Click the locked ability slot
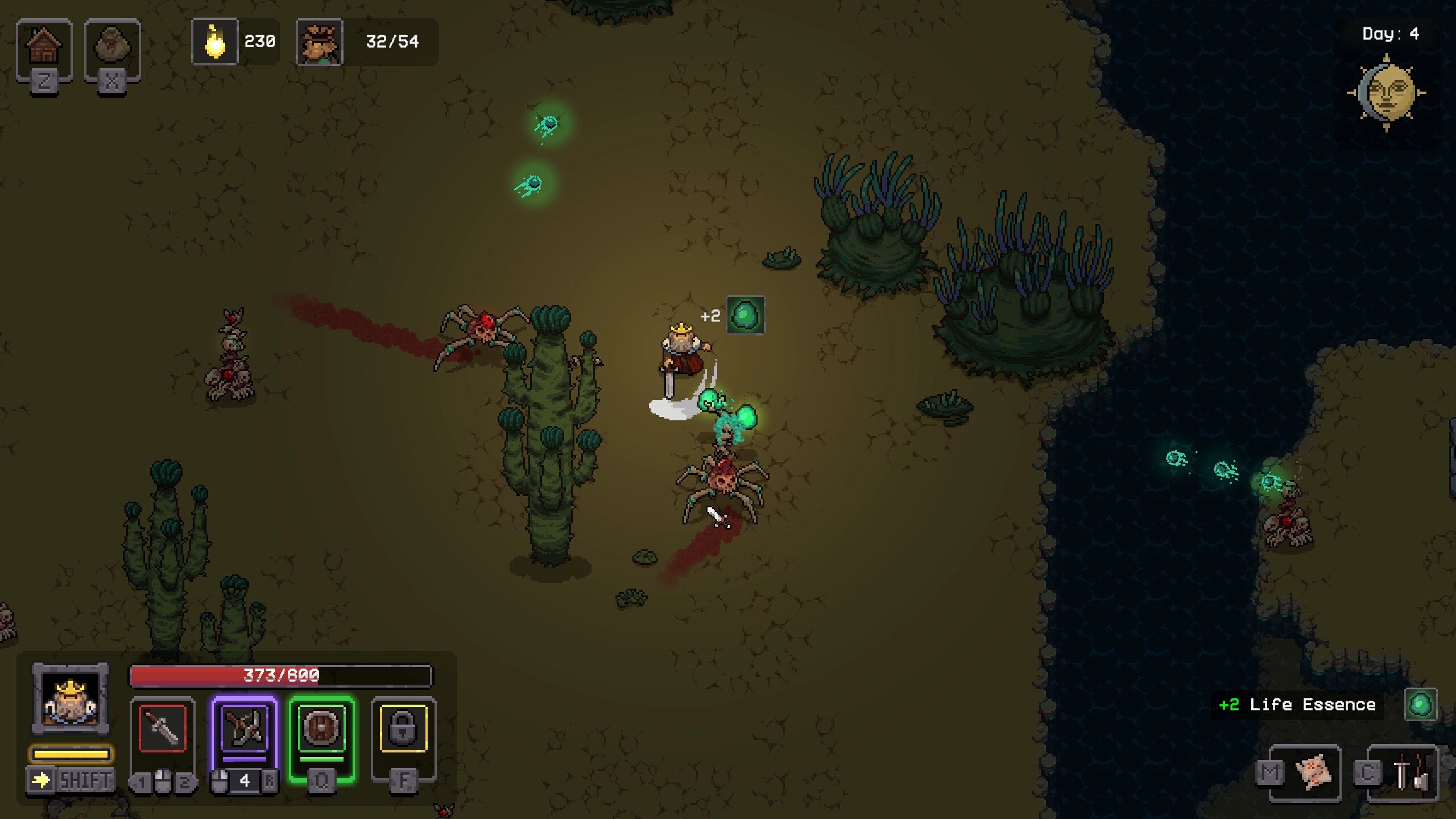The width and height of the screenshot is (1456, 819). pyautogui.click(x=403, y=729)
